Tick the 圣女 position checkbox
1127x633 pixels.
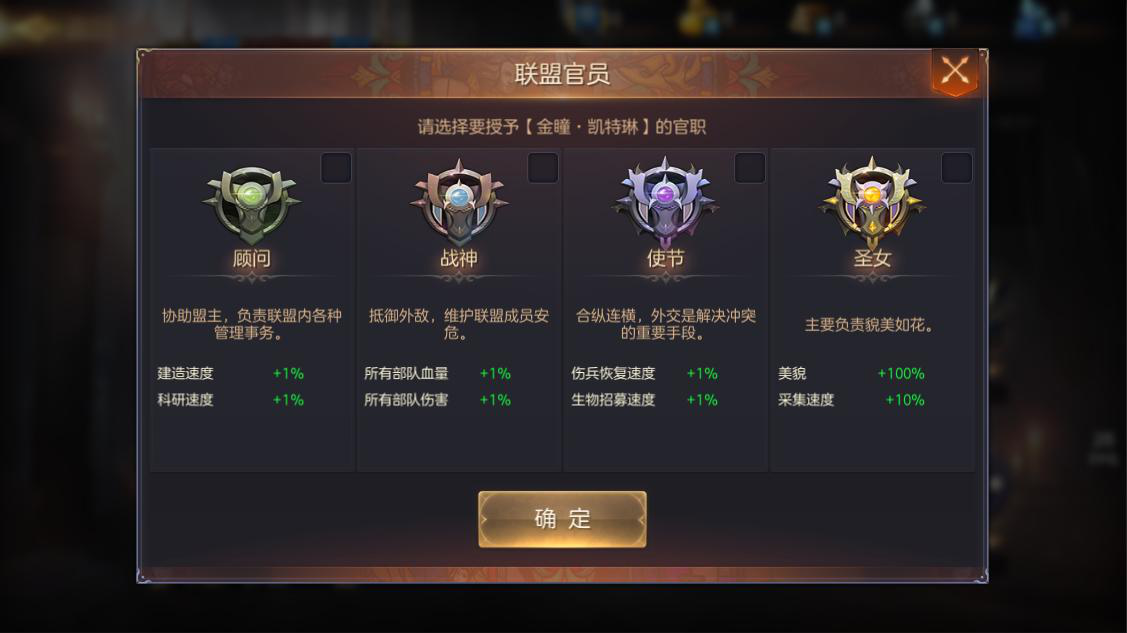[x=957, y=168]
